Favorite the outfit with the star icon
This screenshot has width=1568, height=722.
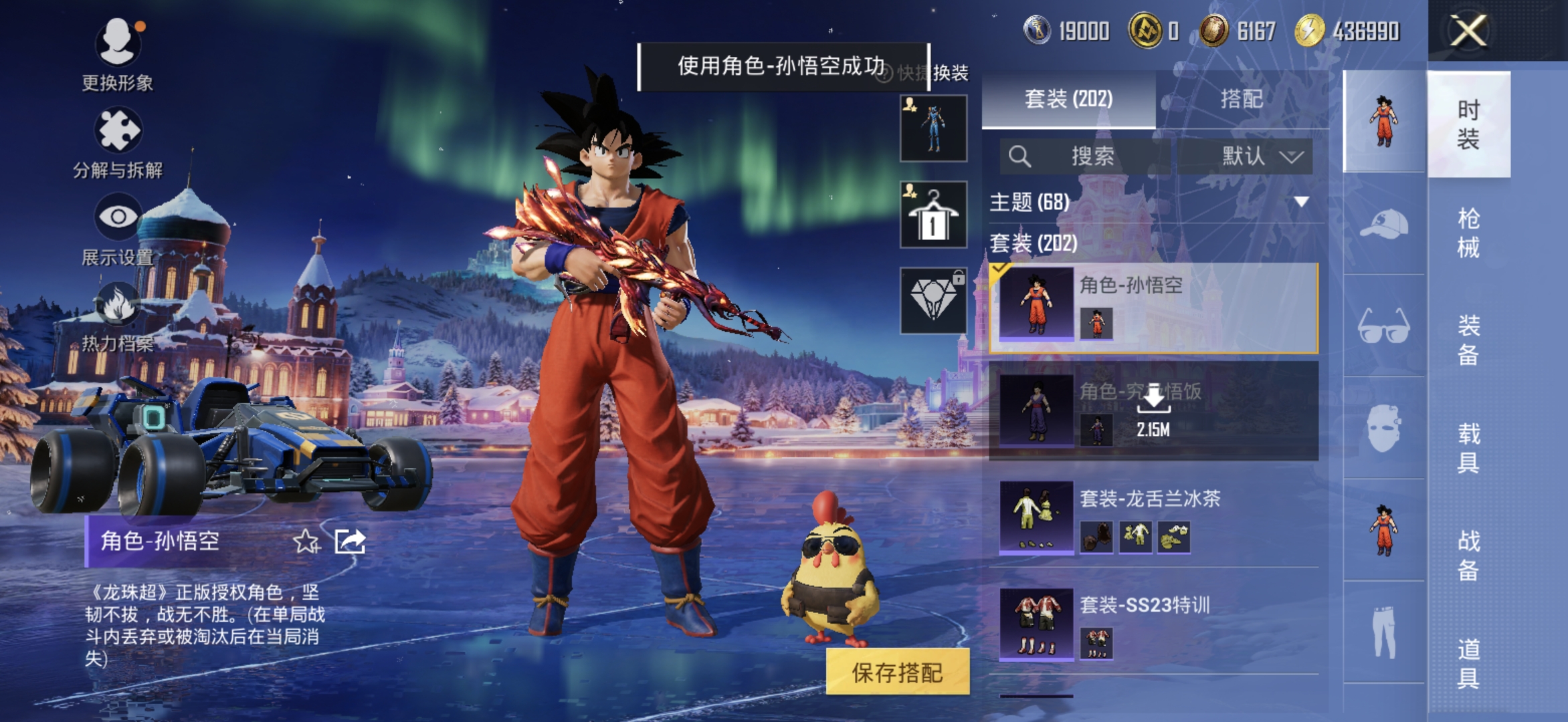(x=306, y=541)
